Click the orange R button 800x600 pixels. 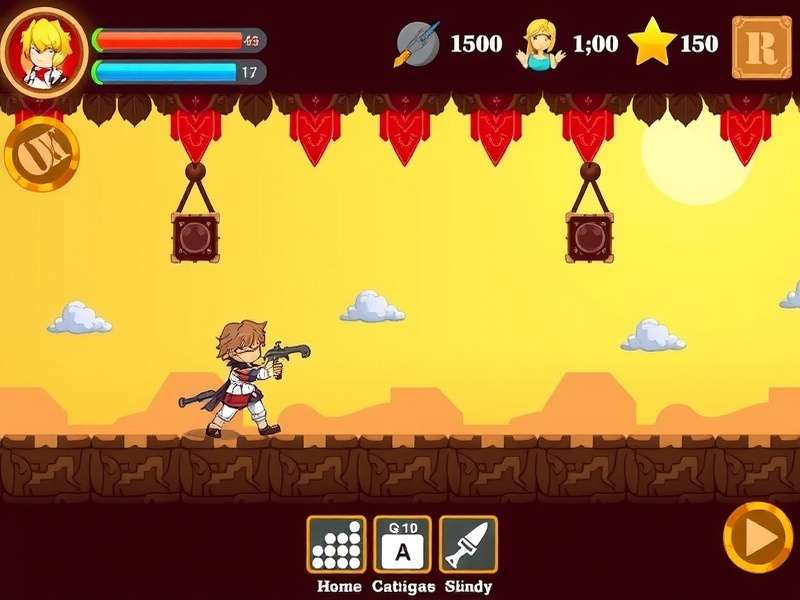coord(761,46)
